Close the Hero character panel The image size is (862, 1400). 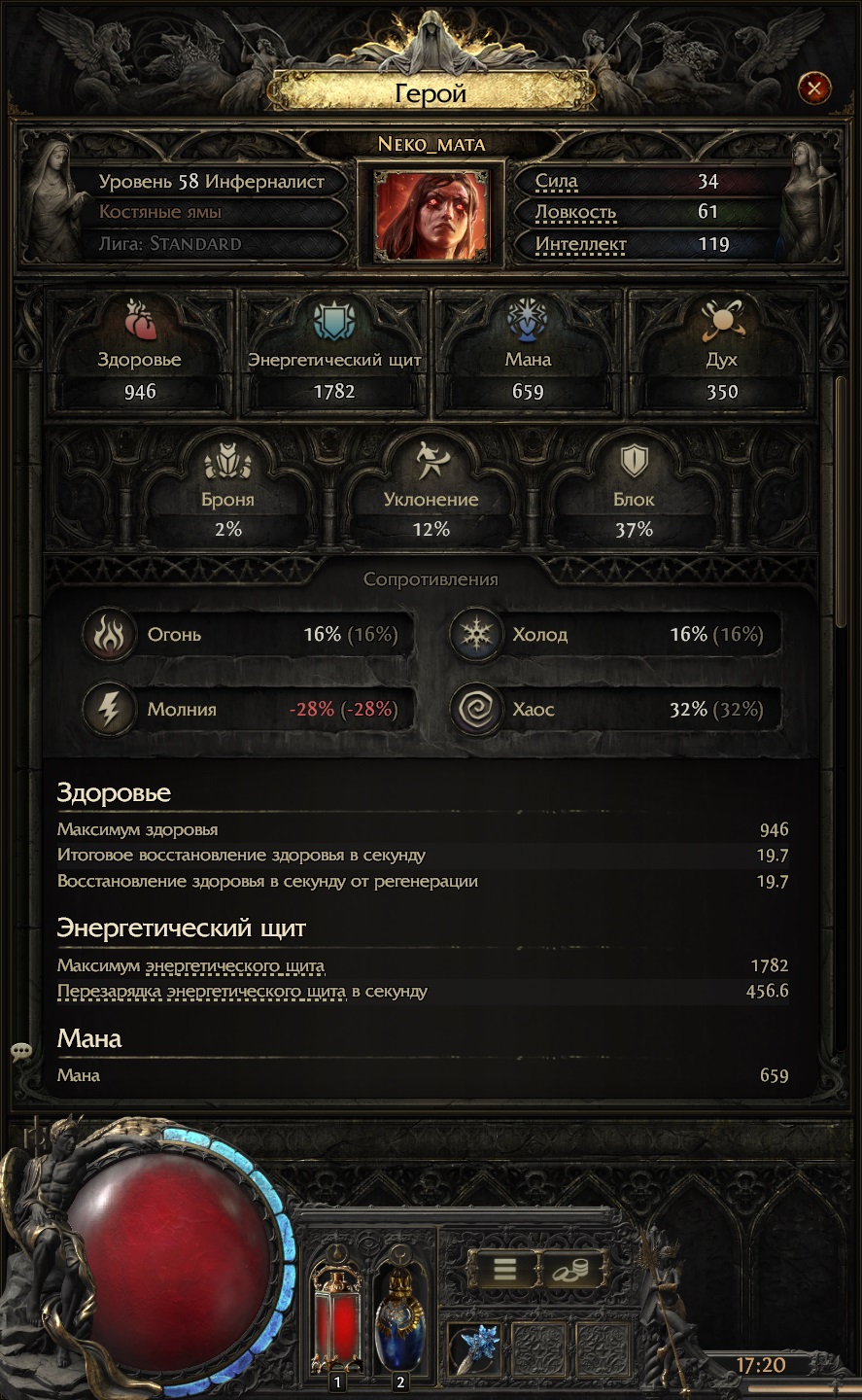[813, 89]
